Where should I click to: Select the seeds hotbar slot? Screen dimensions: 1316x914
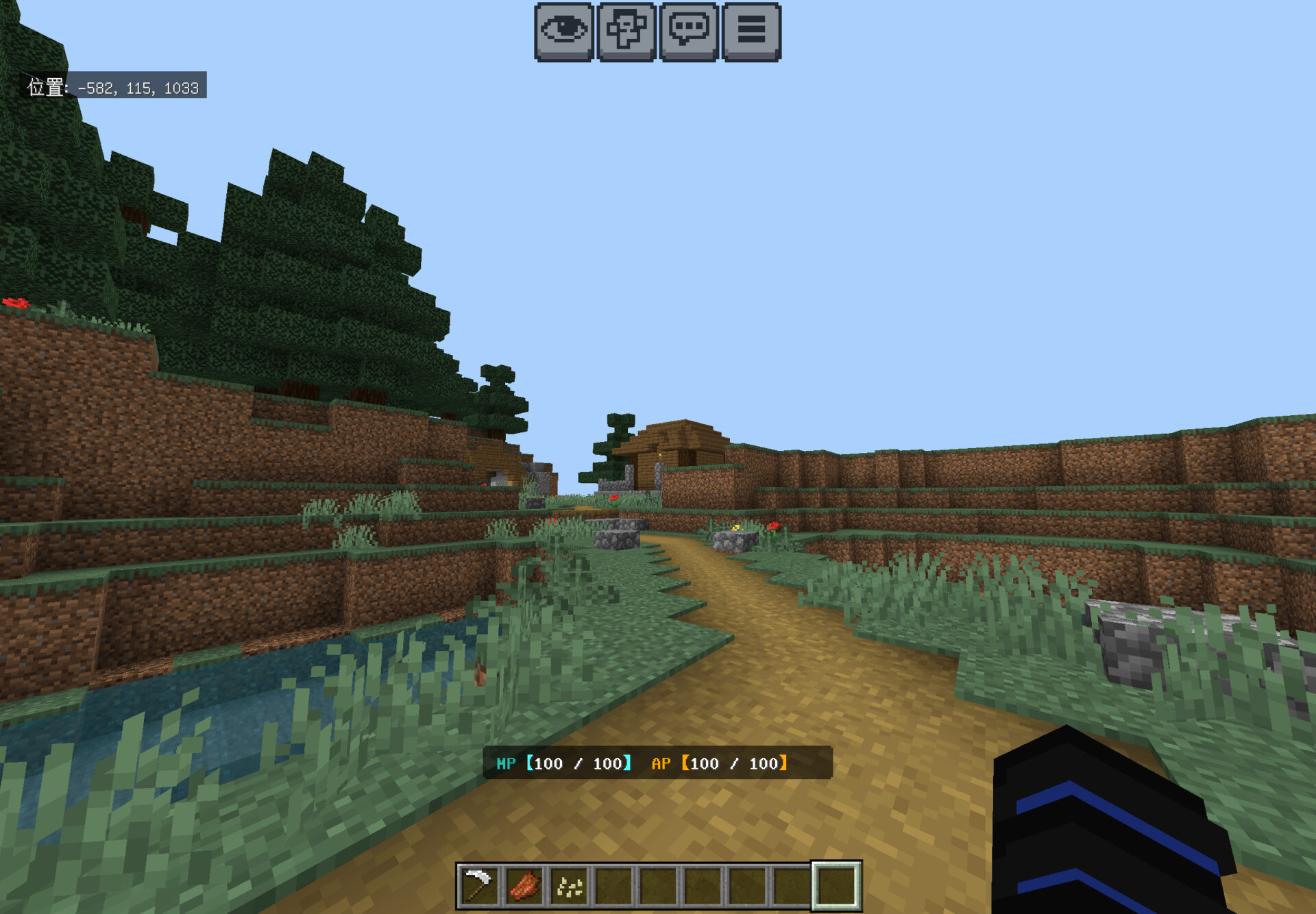pyautogui.click(x=569, y=886)
